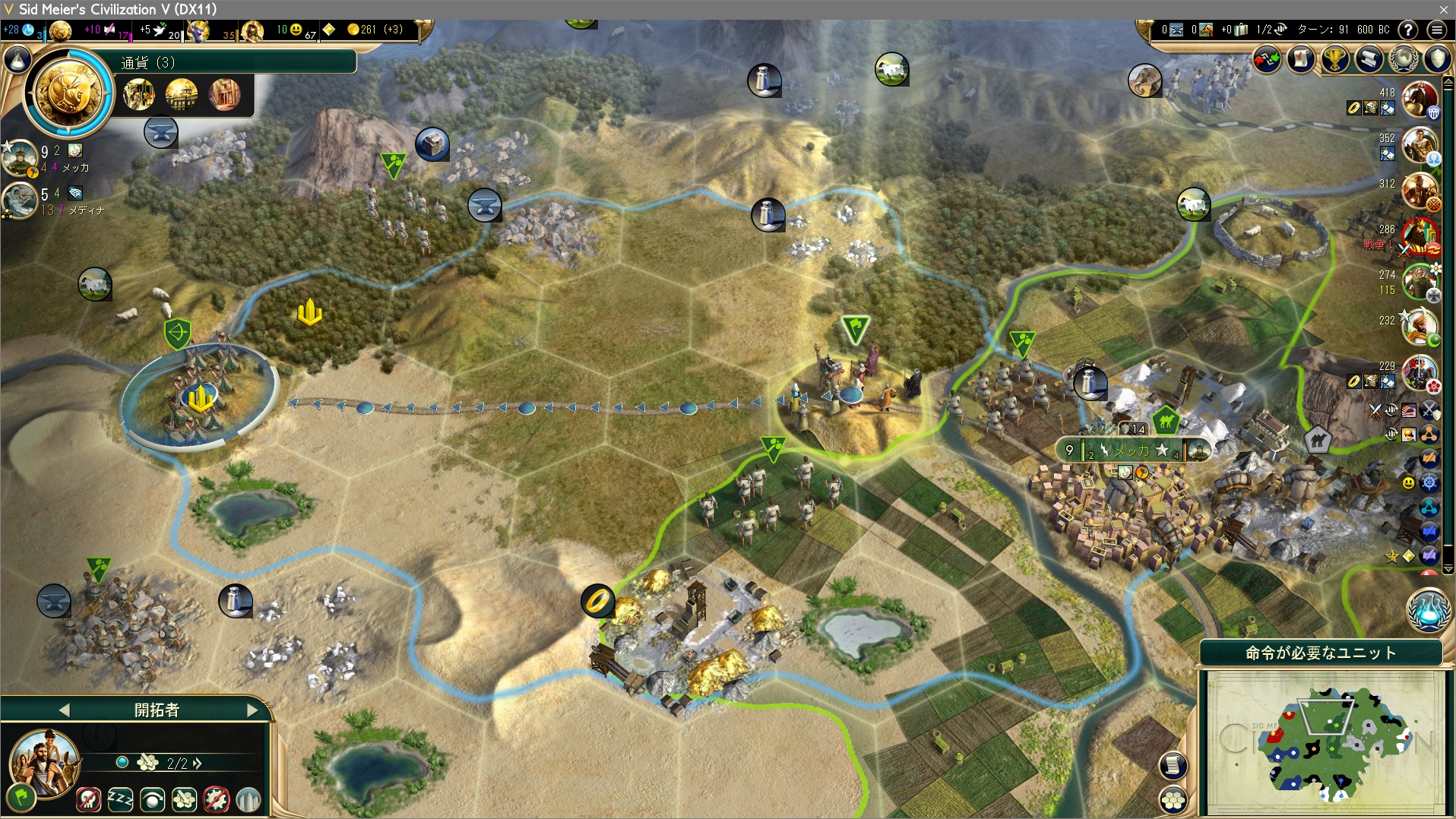The image size is (1456, 819).
Task: Open the diplomacy overview thumbs icon
Action: [x=1267, y=59]
